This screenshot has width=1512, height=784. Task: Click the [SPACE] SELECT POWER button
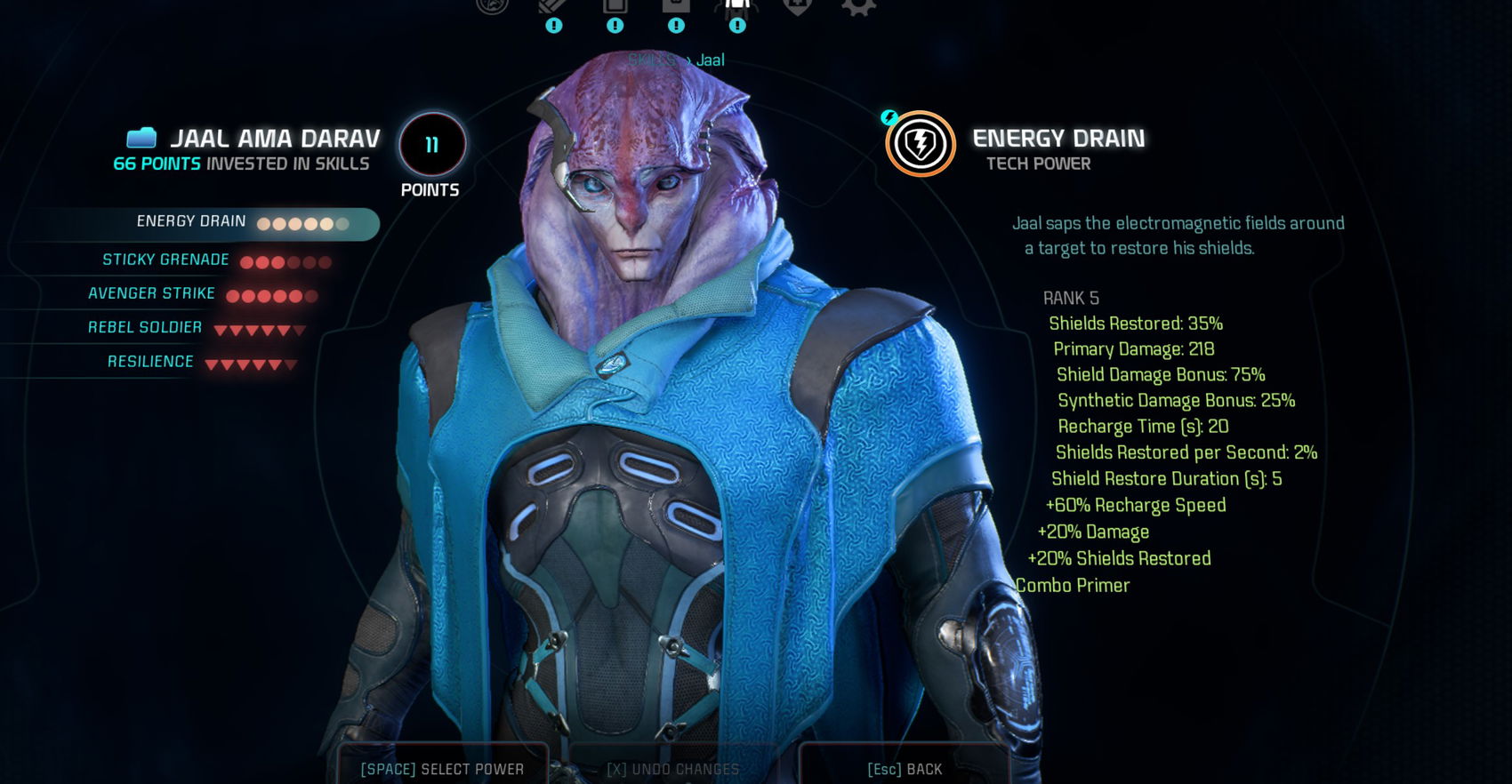443,768
